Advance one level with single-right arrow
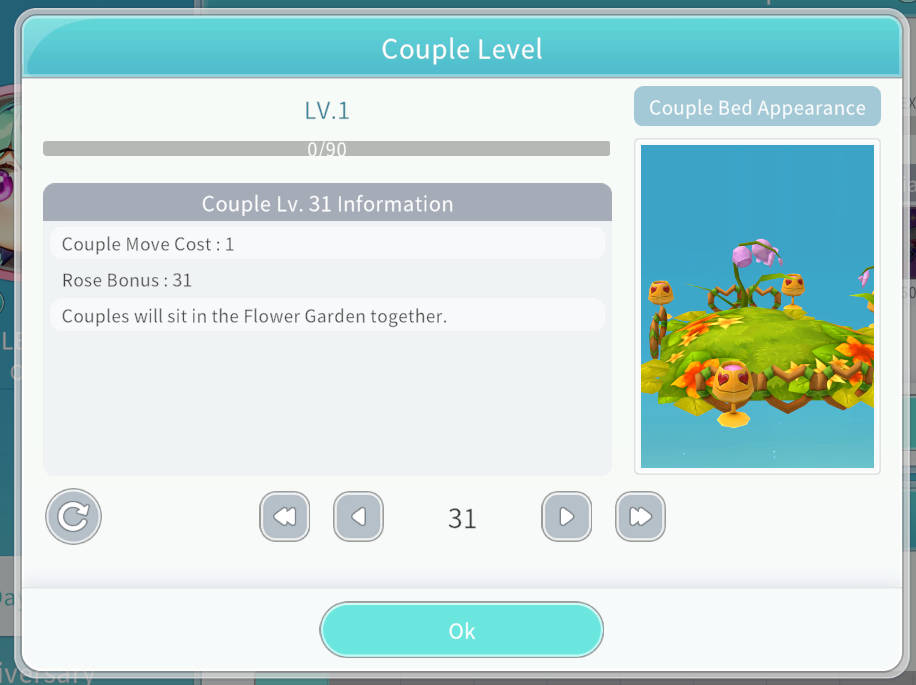916x685 pixels. (x=566, y=517)
